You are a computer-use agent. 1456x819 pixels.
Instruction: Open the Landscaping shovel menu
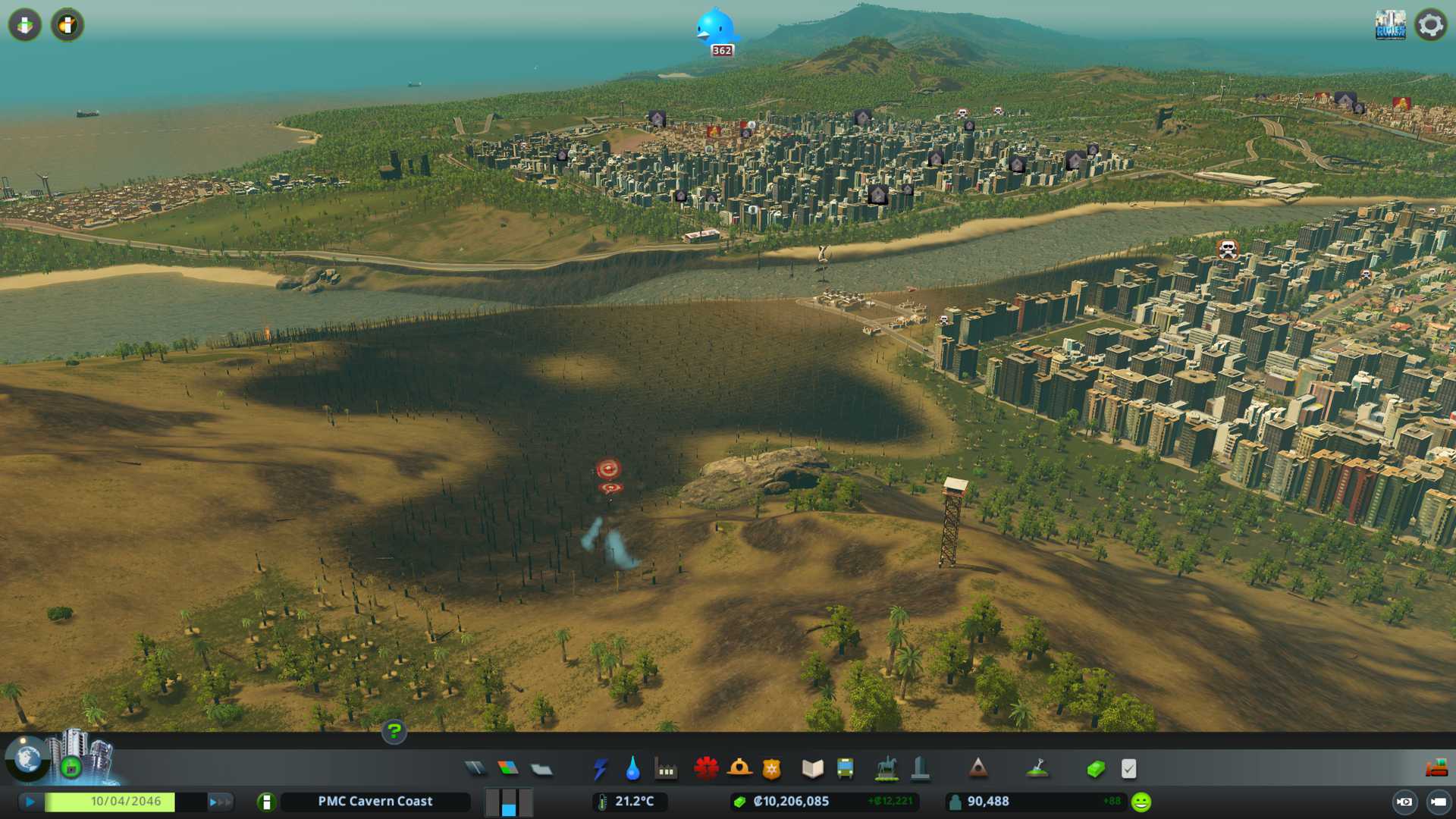pos(1037,769)
